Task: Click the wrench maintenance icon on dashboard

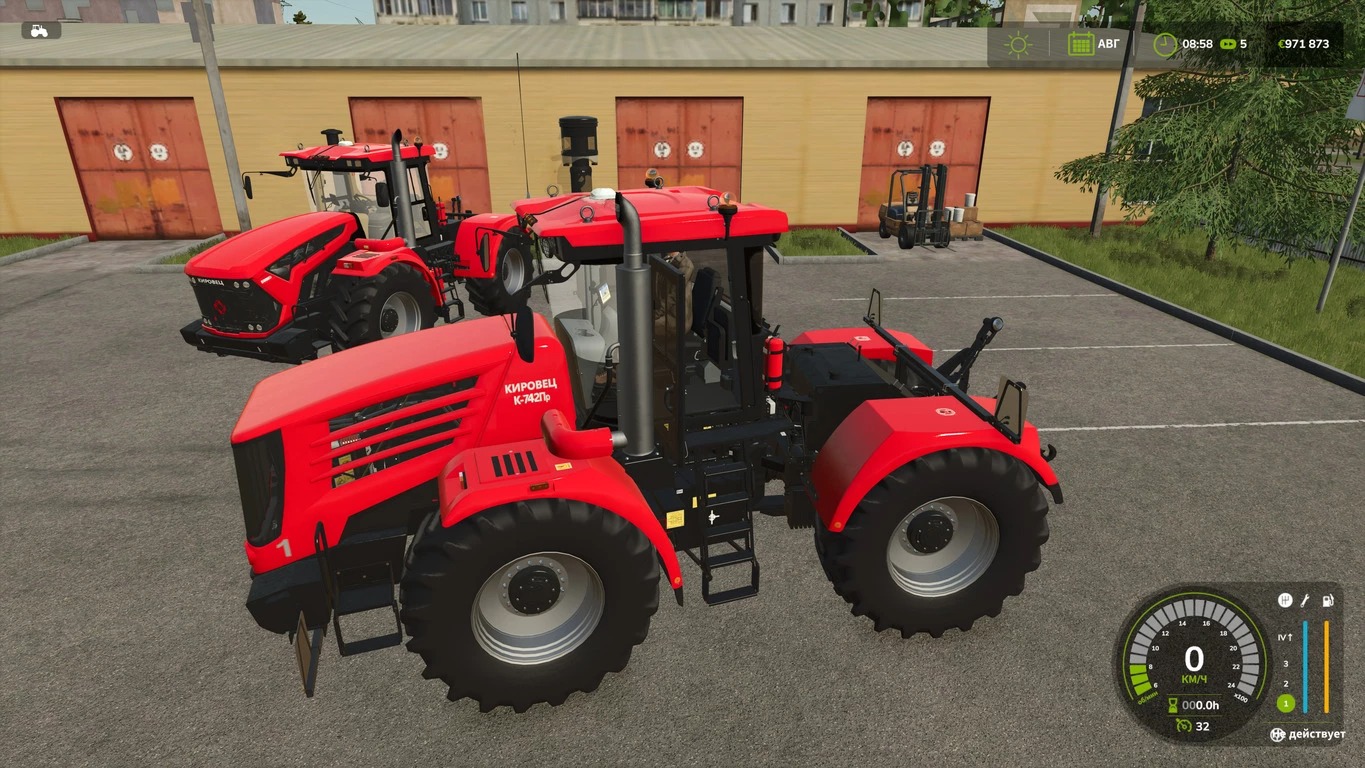Action: pyautogui.click(x=1305, y=602)
